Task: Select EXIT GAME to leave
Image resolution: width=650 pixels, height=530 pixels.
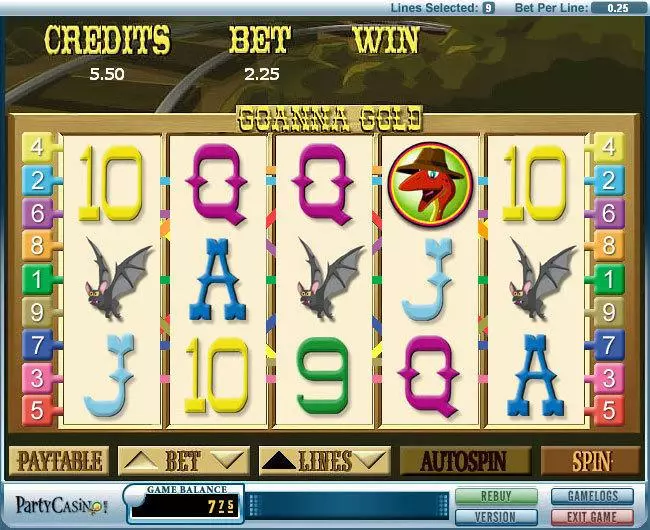Action: (591, 514)
